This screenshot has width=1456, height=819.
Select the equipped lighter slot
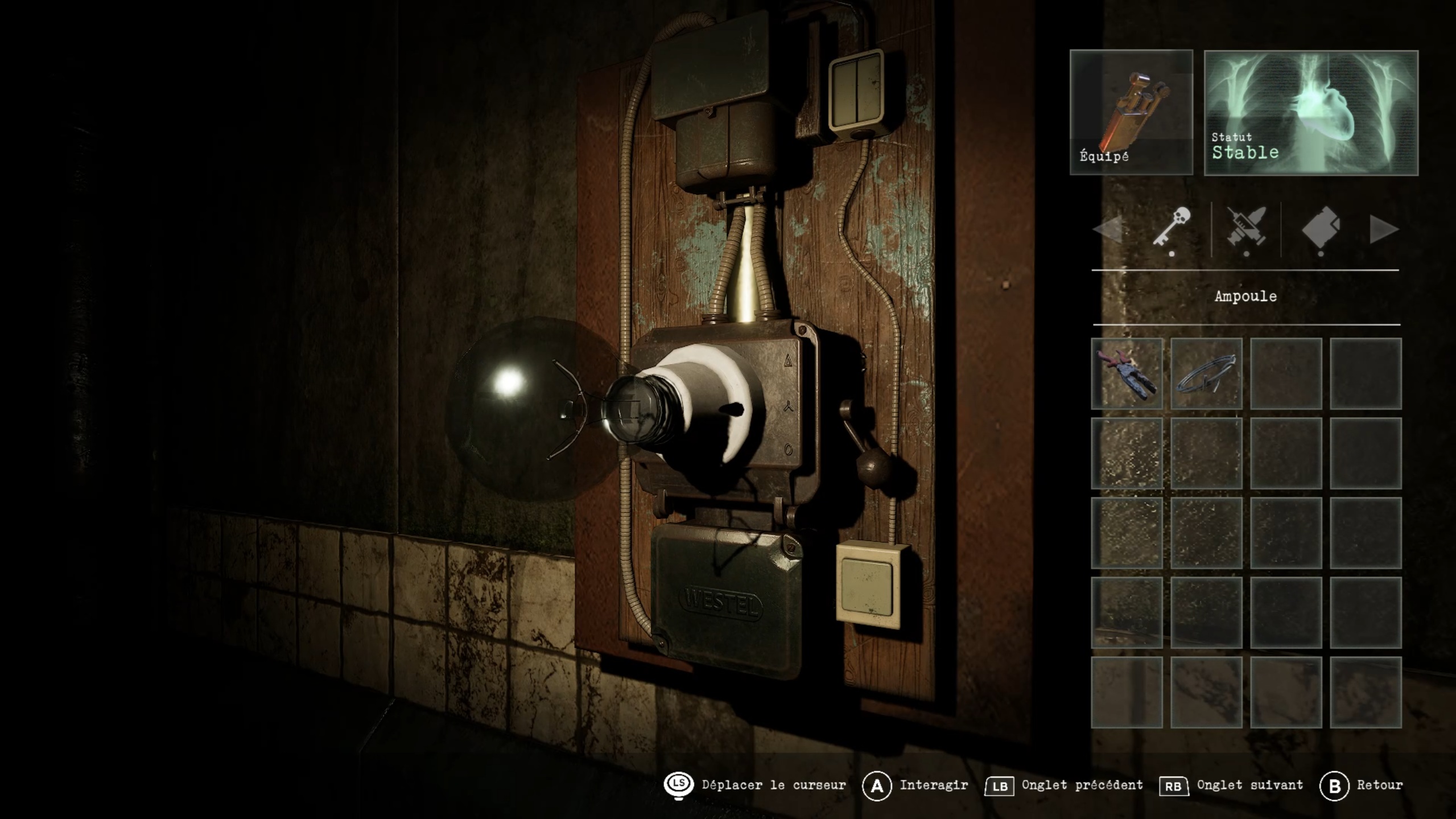click(x=1131, y=112)
